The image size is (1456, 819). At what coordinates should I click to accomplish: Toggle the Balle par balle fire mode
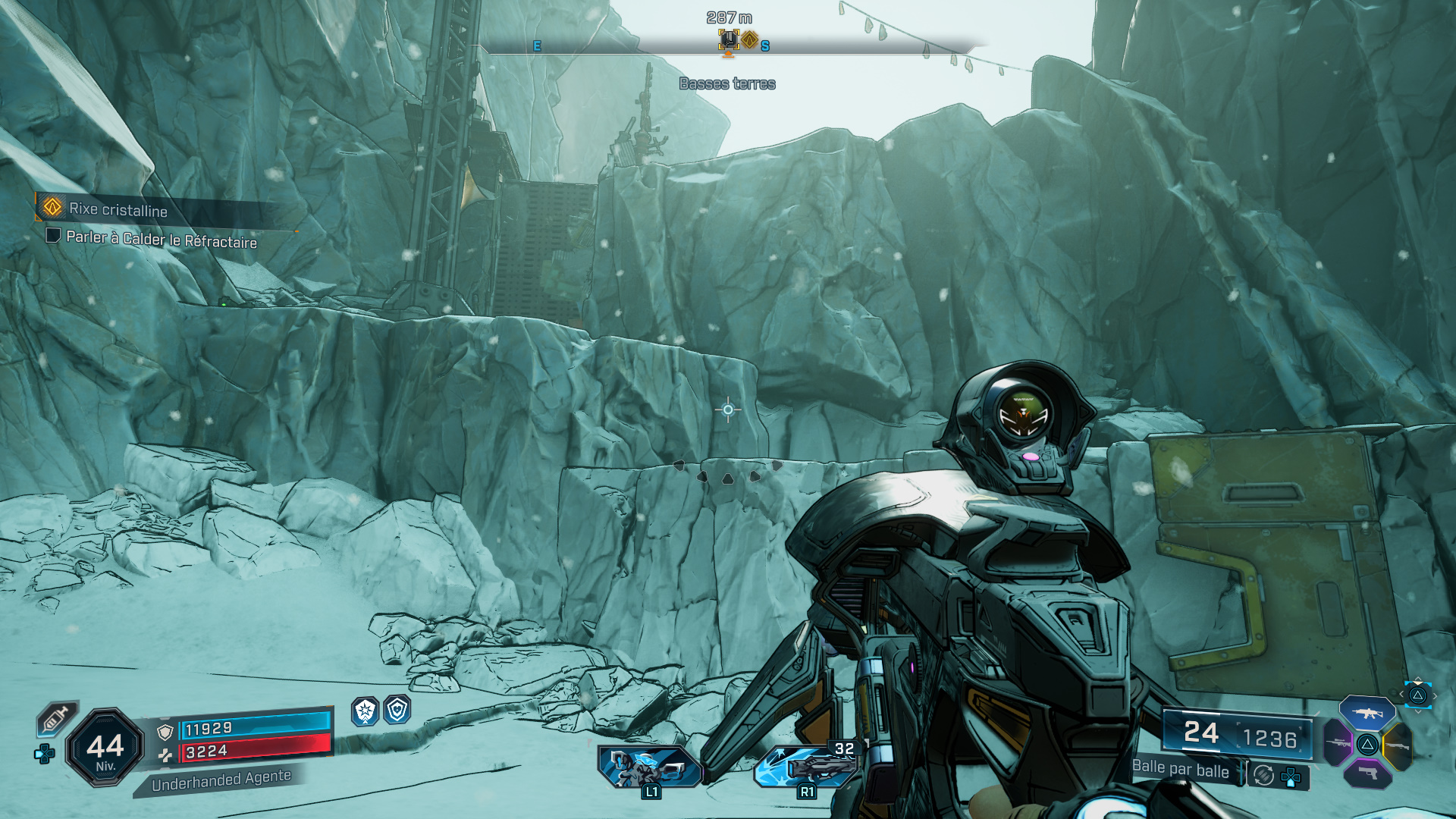1180,769
